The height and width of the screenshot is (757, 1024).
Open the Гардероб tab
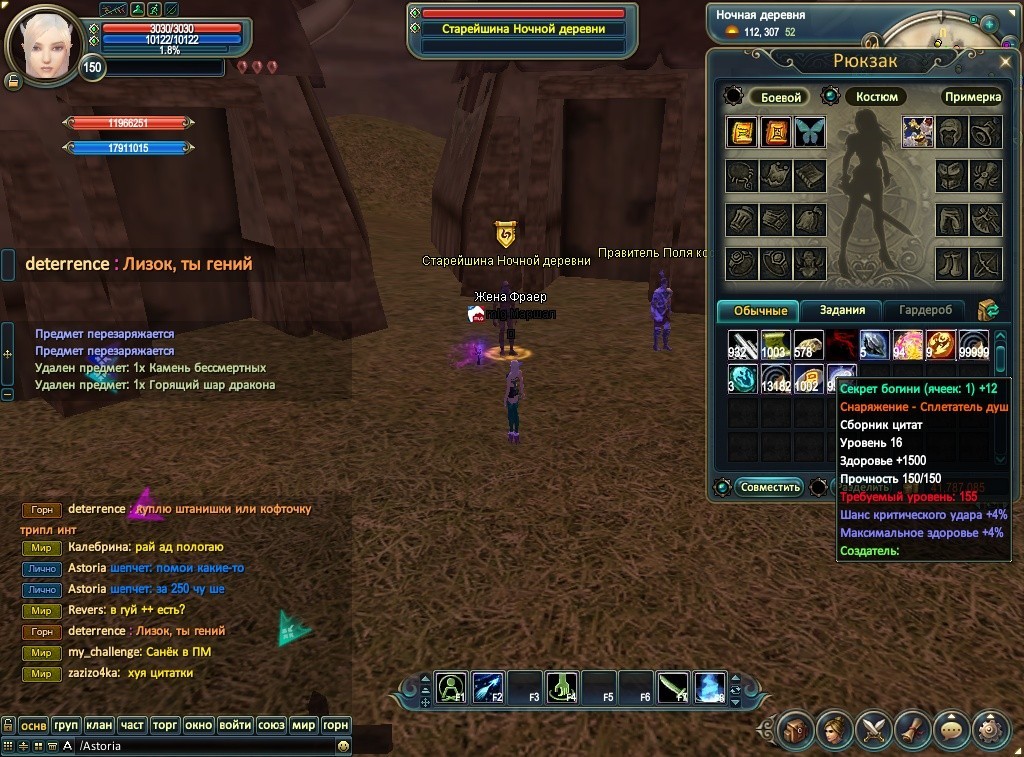(x=931, y=310)
